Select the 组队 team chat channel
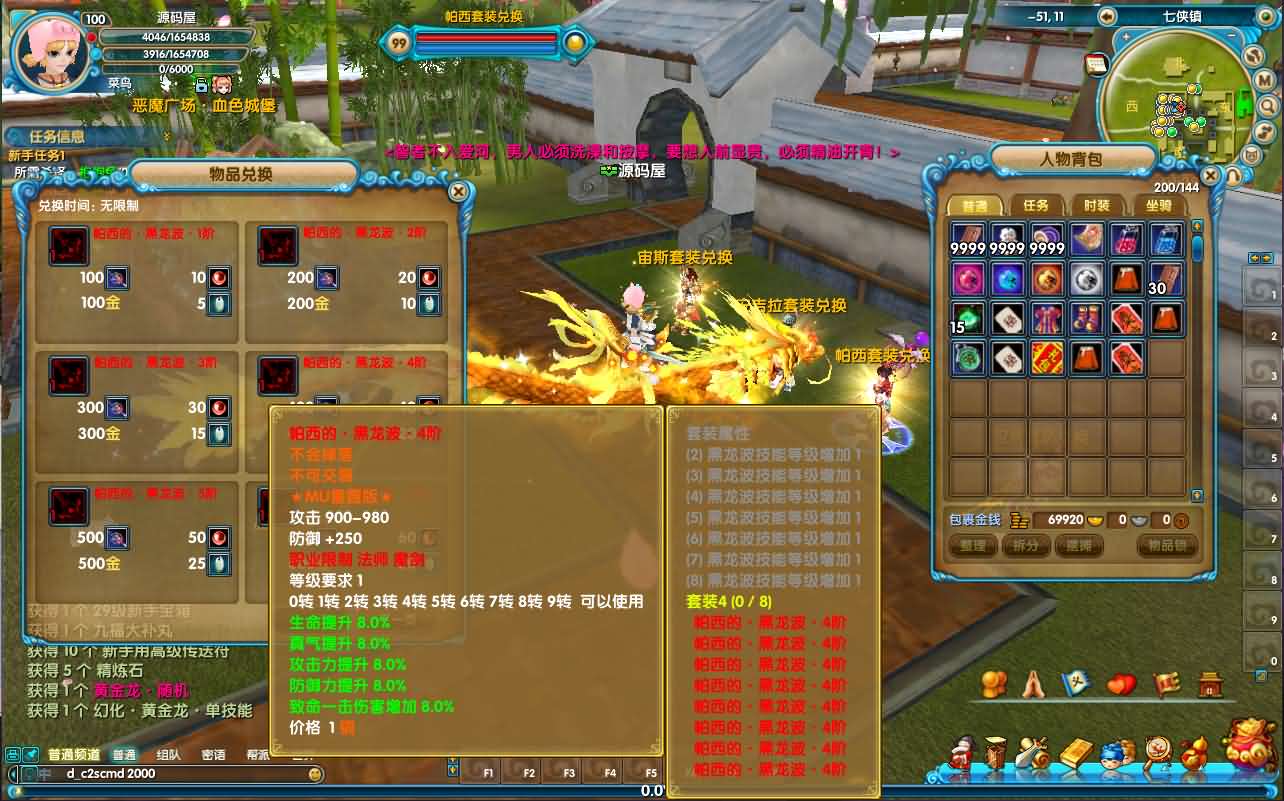The width and height of the screenshot is (1284, 801). [x=169, y=755]
